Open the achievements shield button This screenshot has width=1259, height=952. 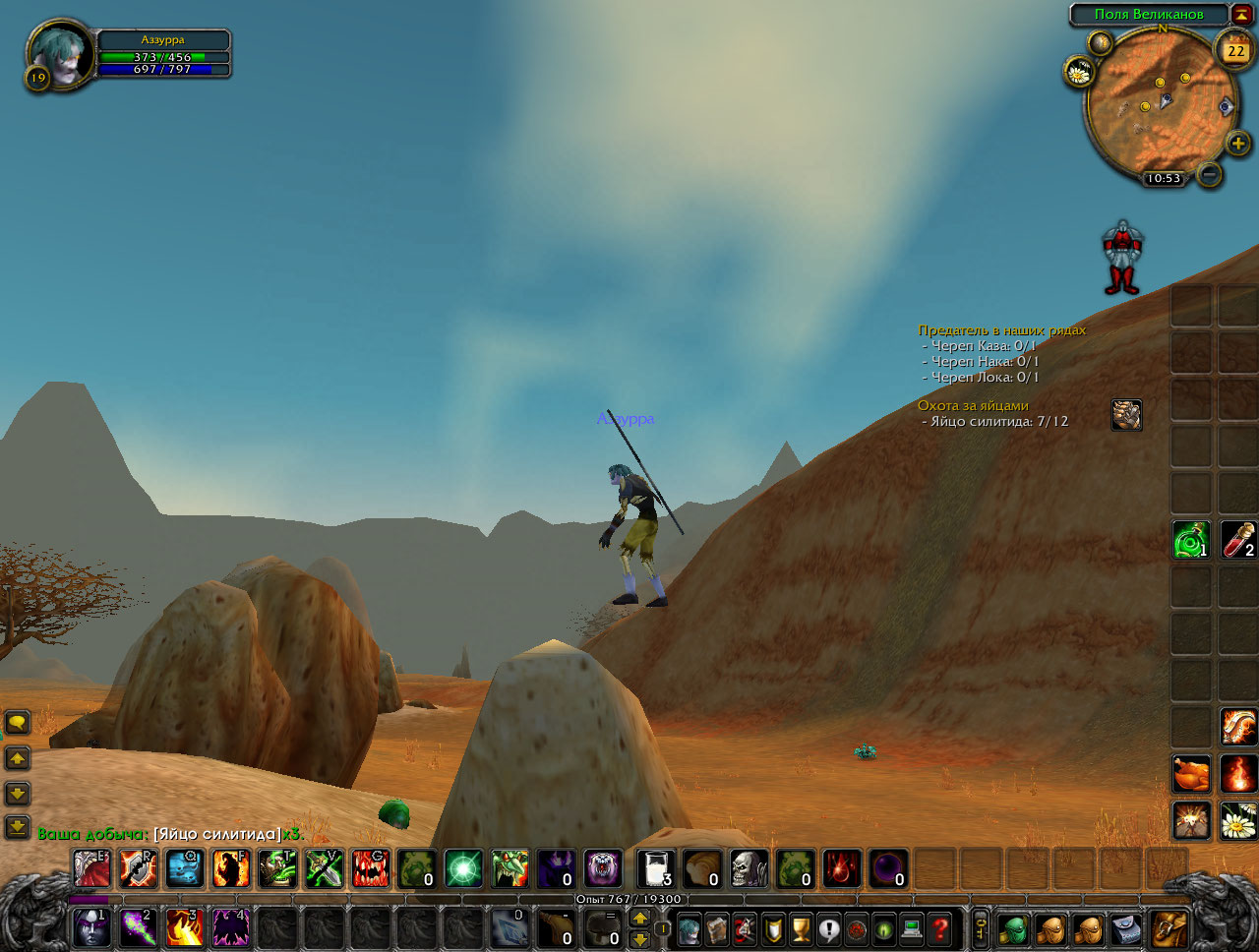[773, 927]
